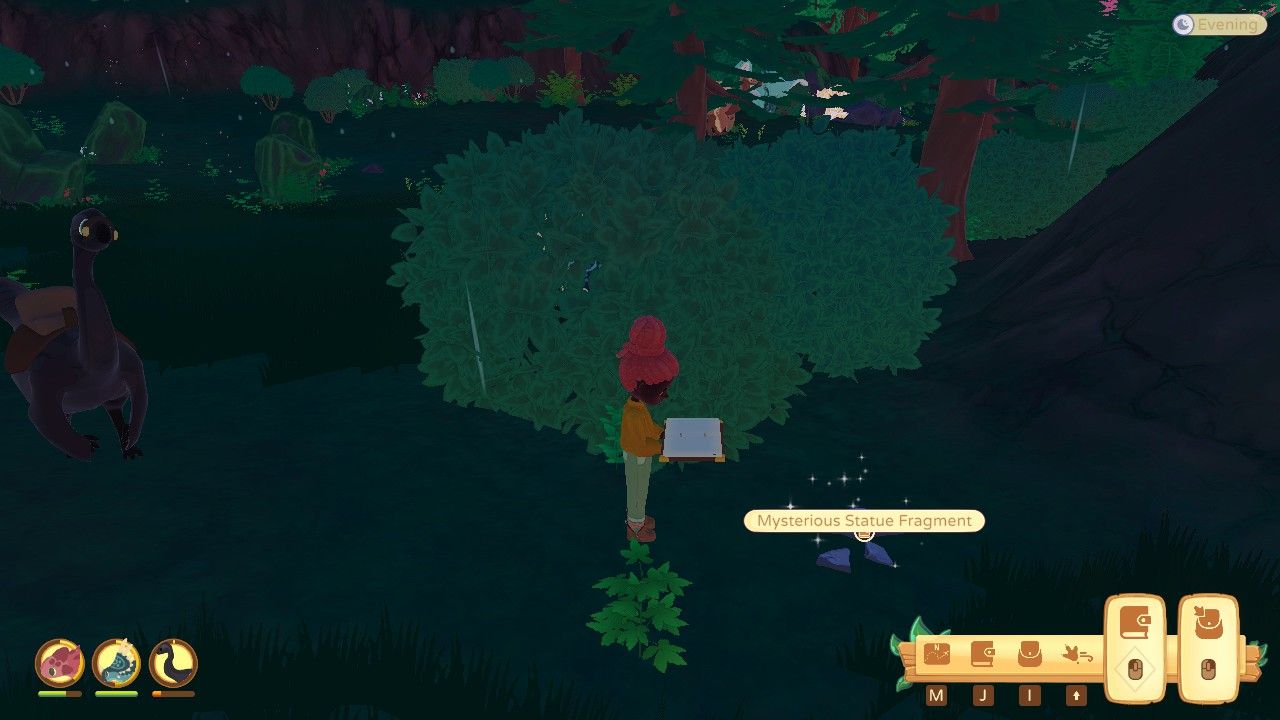Click the J keybind badge
This screenshot has height=720, width=1280.
[x=983, y=694]
